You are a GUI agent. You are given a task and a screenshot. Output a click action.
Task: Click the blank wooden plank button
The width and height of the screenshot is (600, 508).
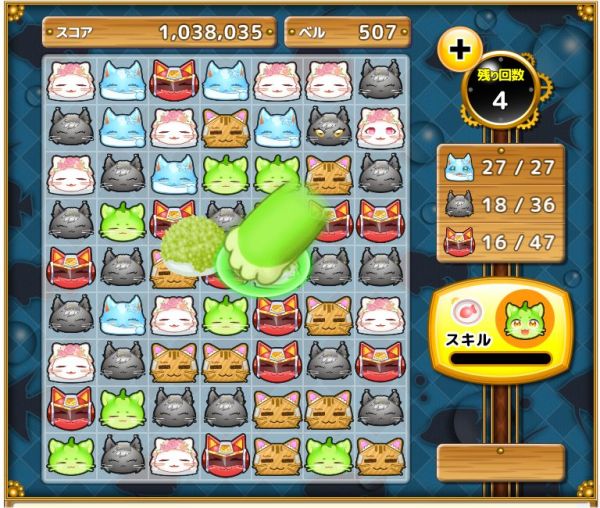tap(501, 462)
